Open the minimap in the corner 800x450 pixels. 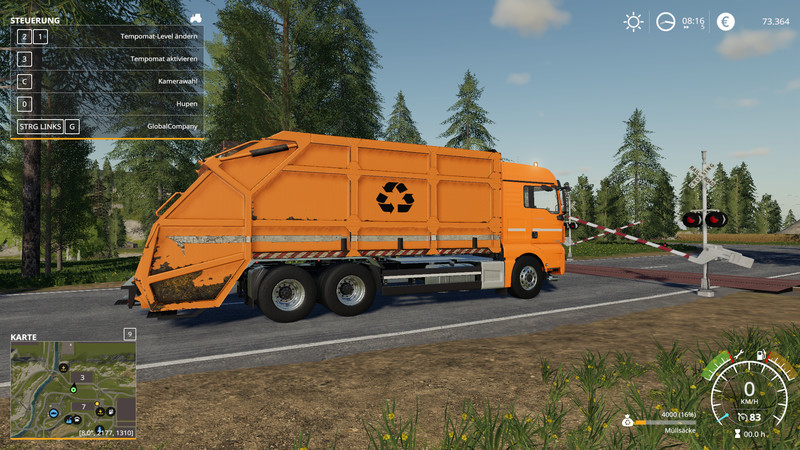(x=73, y=389)
